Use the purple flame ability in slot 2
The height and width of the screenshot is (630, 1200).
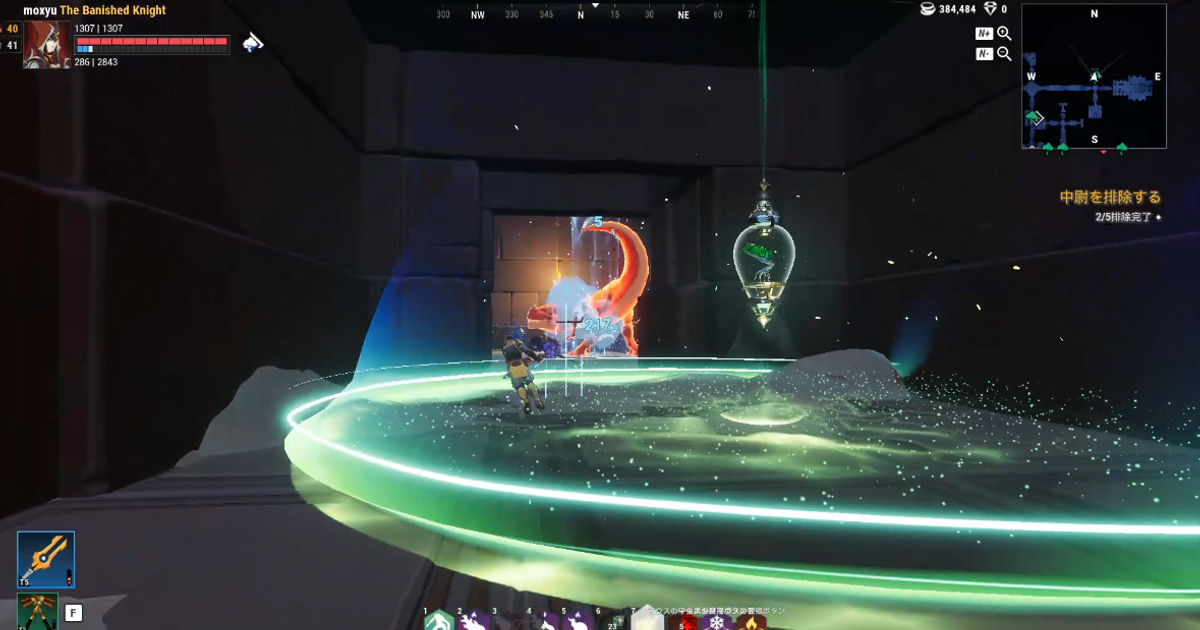(473, 621)
